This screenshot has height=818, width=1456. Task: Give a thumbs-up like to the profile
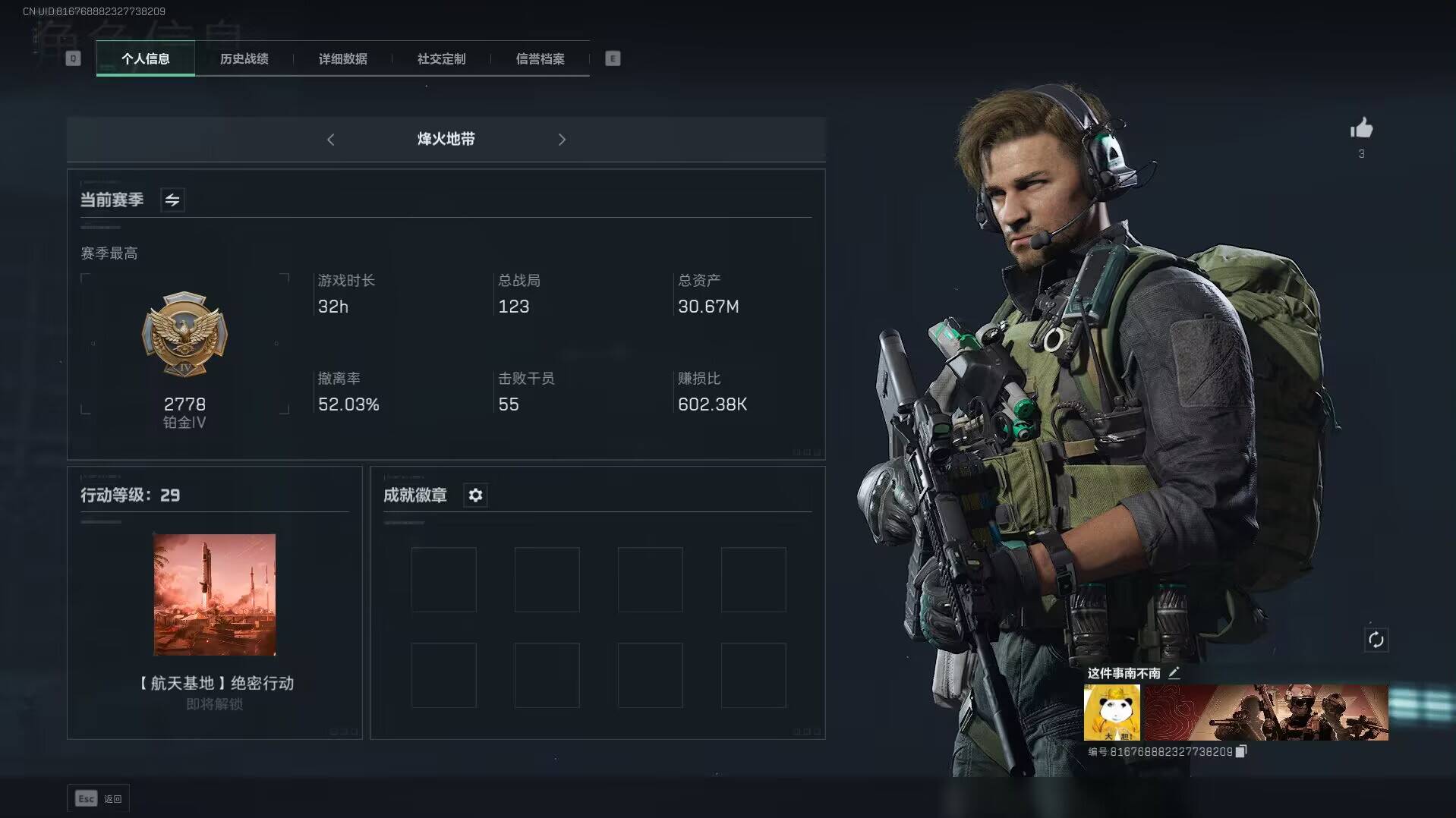[x=1361, y=128]
